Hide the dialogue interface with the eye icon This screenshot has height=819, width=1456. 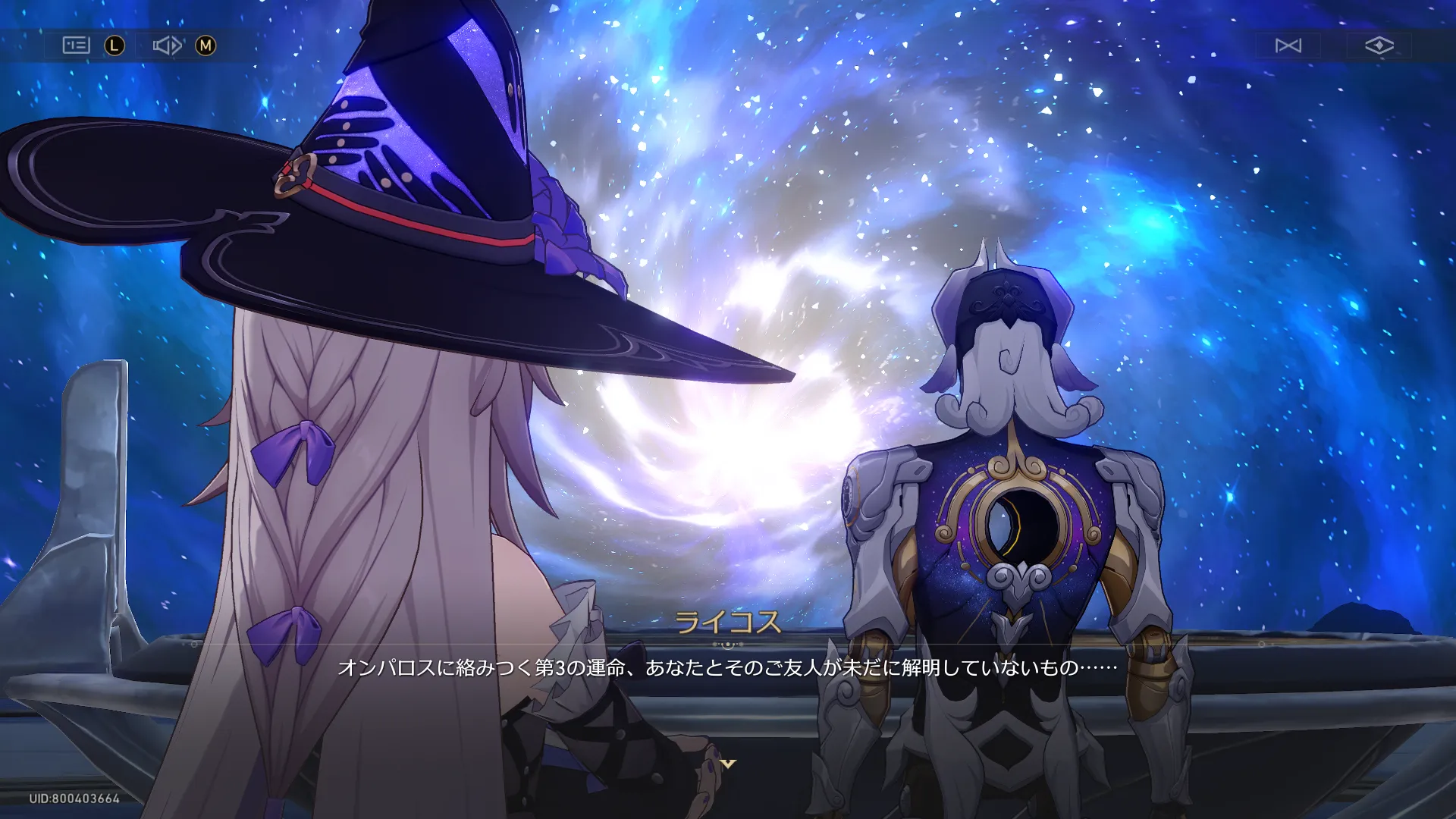[1379, 45]
